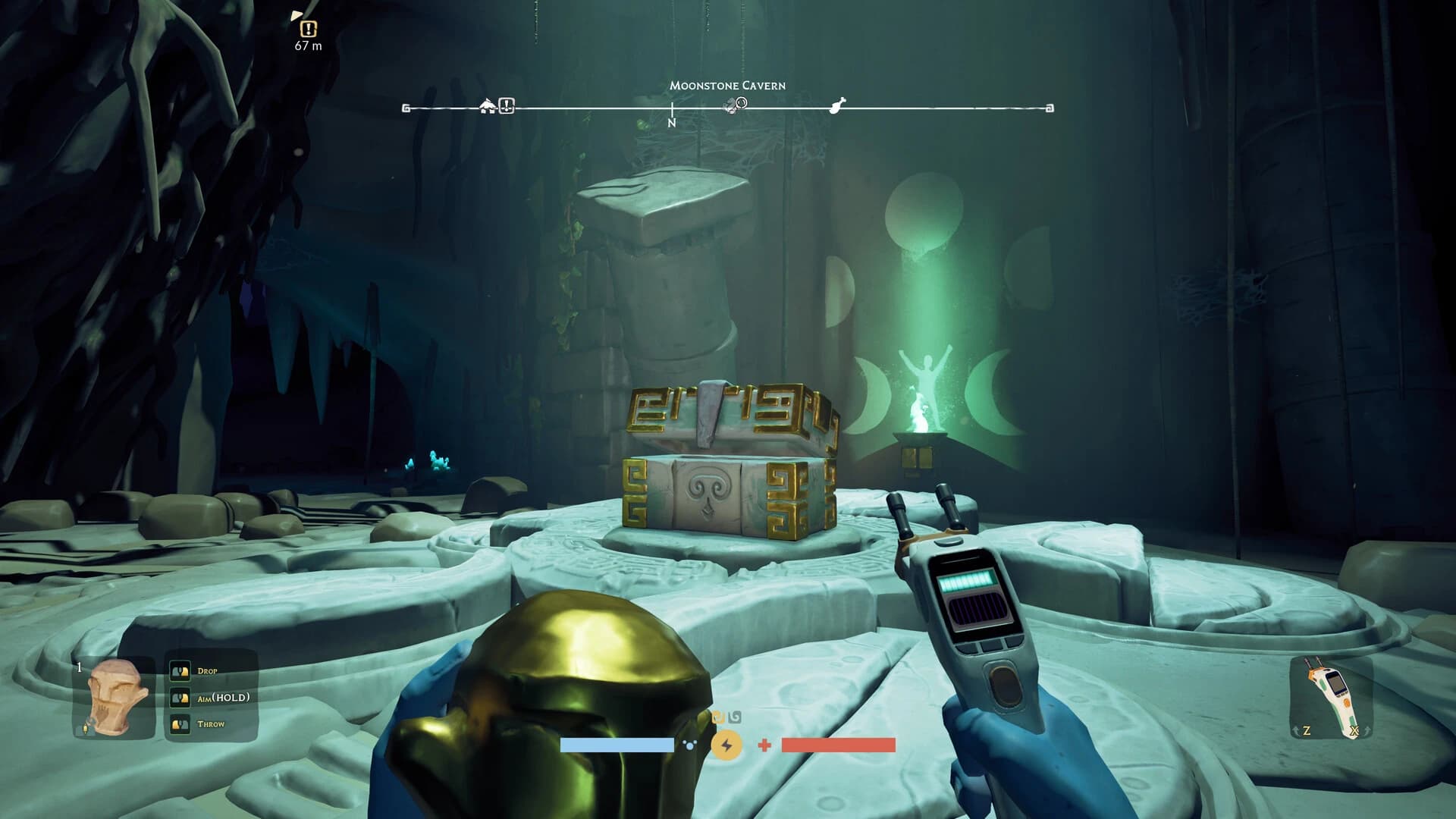Select the mask item thumbnail in slot 1
1456x819 pixels.
[115, 697]
